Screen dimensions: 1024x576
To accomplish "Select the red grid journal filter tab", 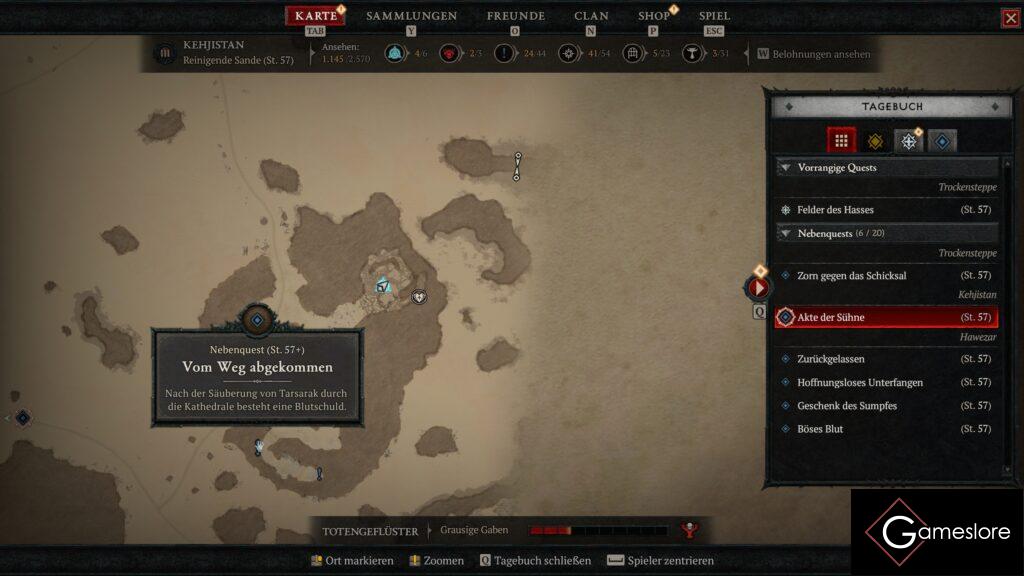I will (x=841, y=141).
